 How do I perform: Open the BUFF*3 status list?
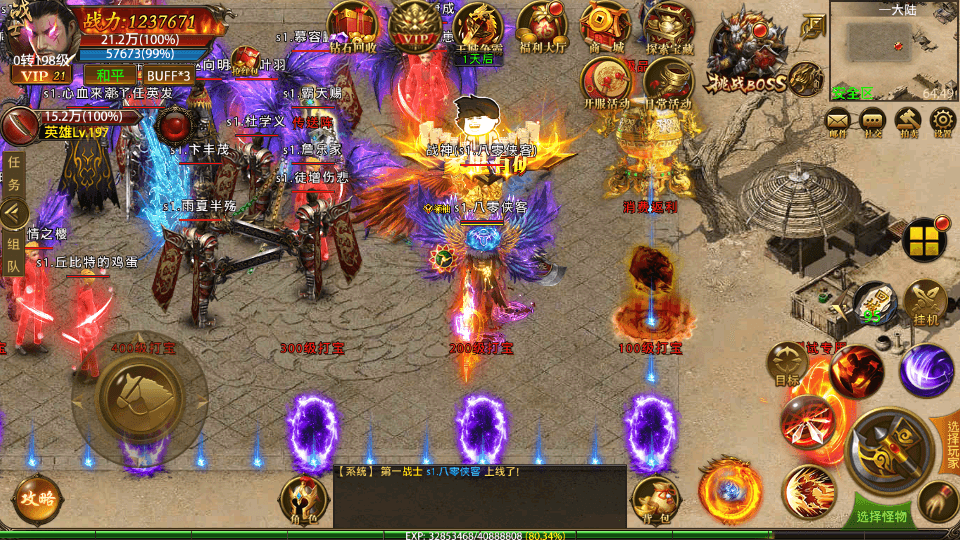(168, 75)
